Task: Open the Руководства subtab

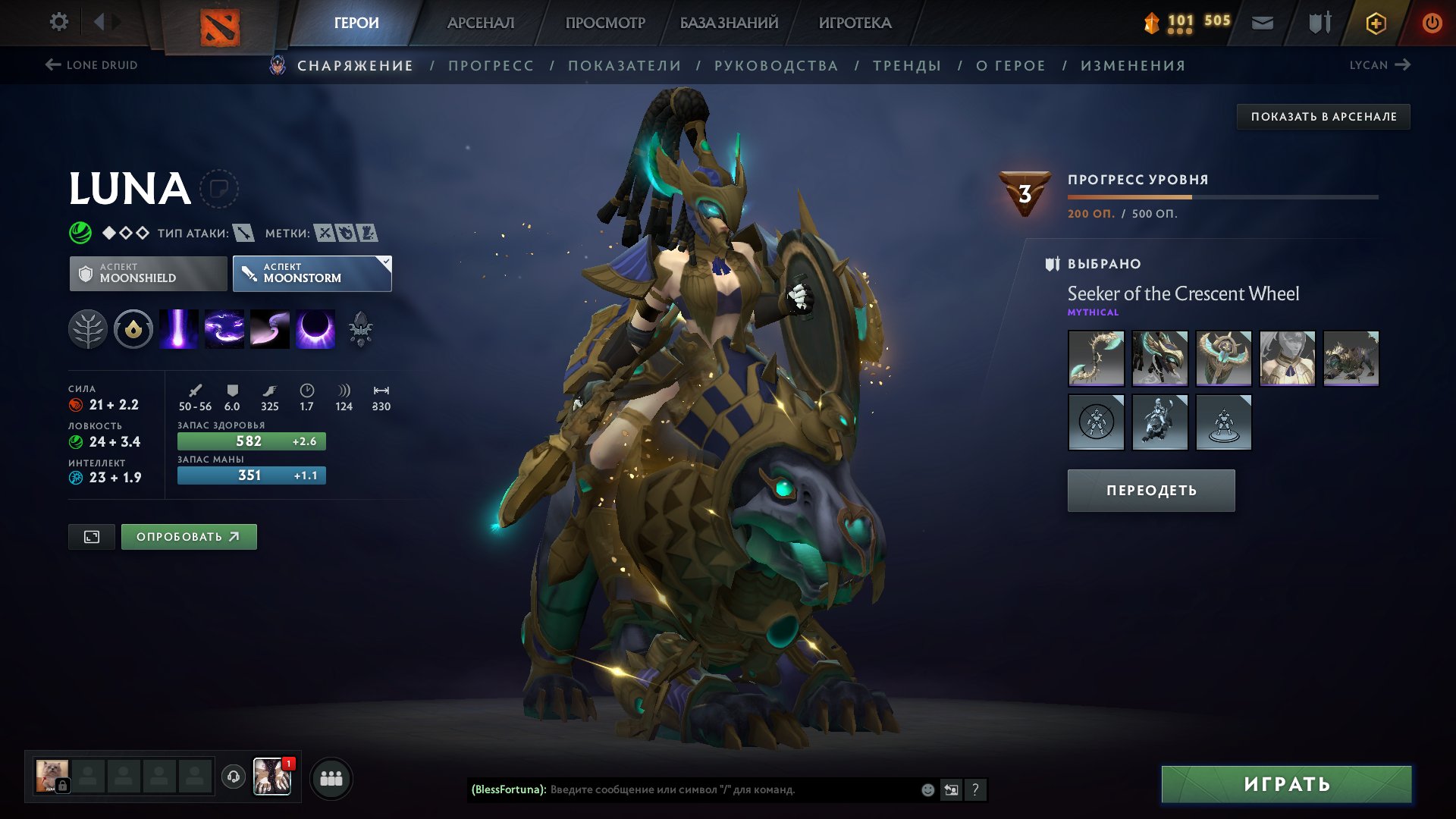Action: [776, 66]
